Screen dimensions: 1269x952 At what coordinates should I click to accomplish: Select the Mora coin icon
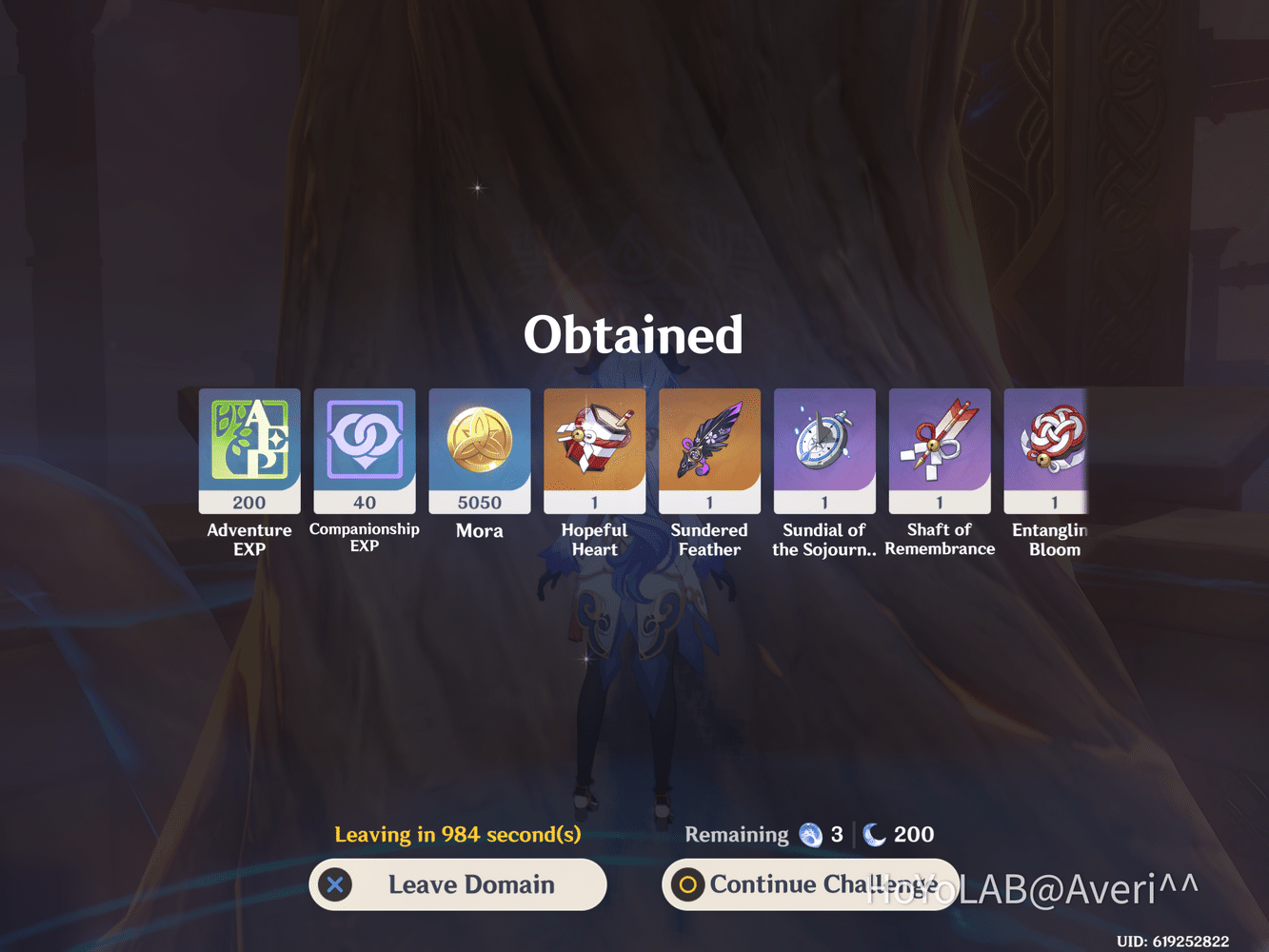click(x=479, y=447)
